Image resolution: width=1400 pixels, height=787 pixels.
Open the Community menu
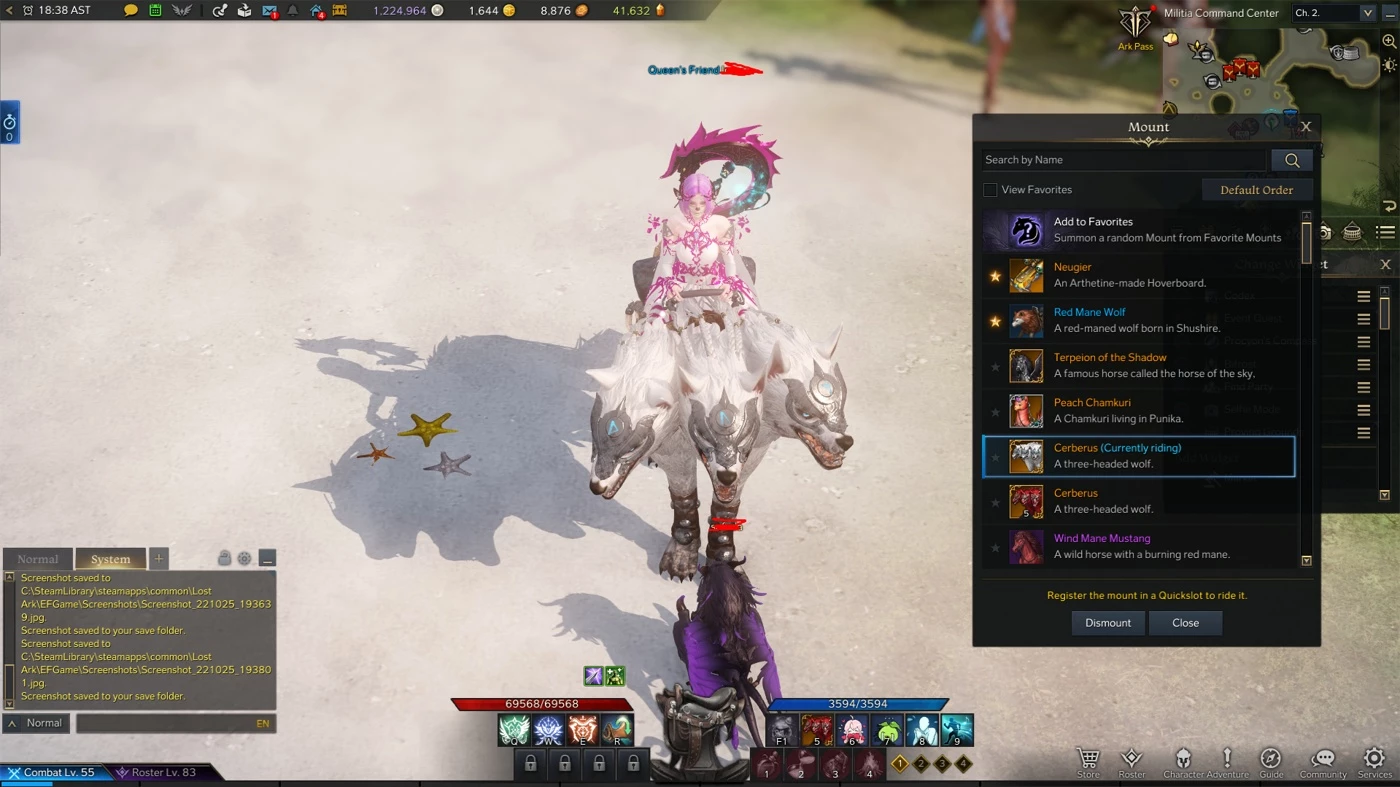tap(1323, 762)
